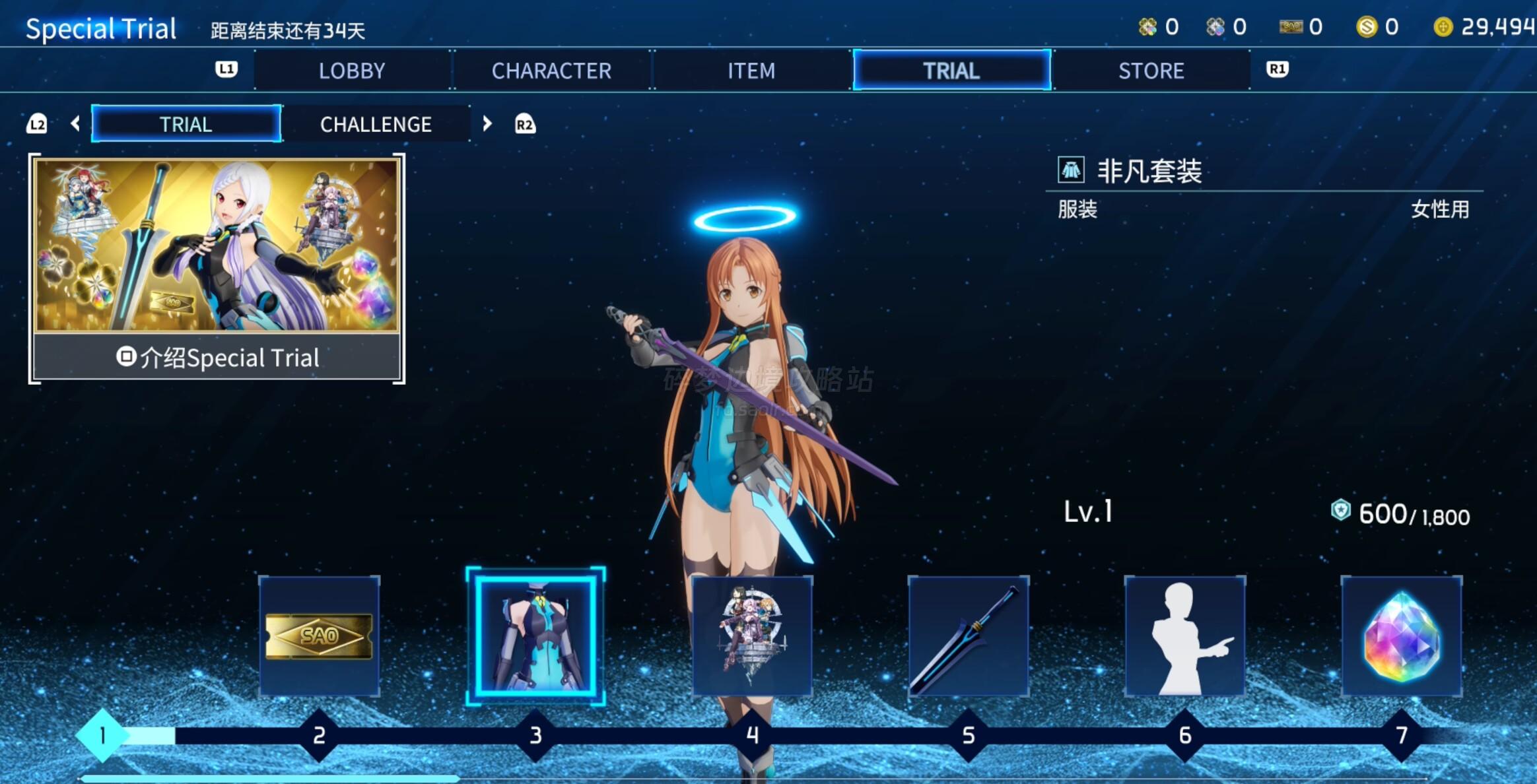Switch to the LOBBY tab
The height and width of the screenshot is (784, 1537).
coord(352,71)
